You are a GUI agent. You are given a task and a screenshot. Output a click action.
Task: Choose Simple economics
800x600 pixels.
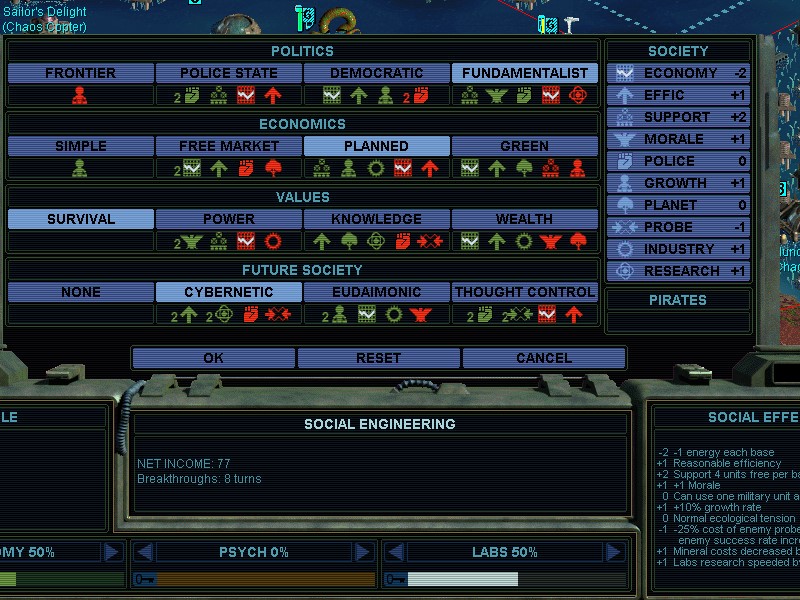point(81,146)
